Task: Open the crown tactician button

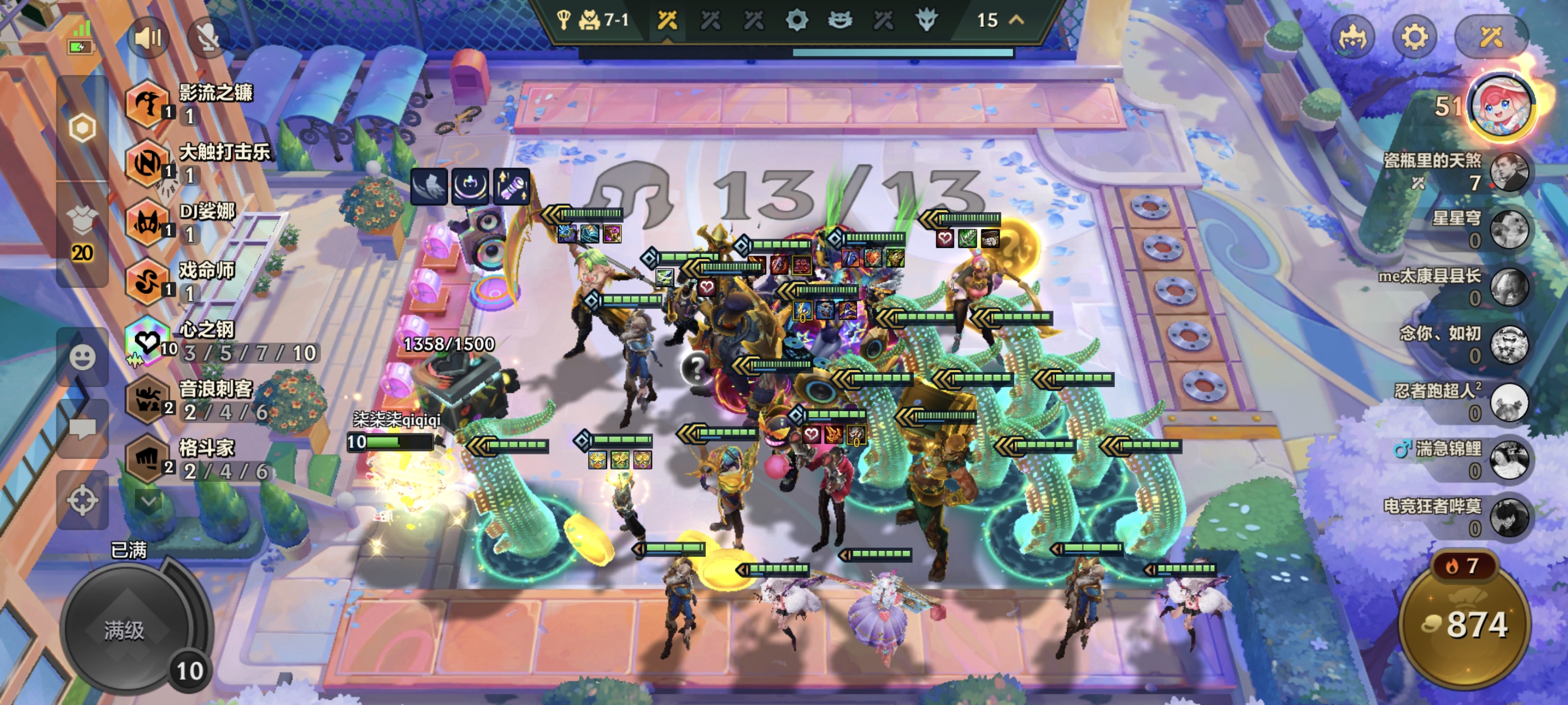Action: 1352,38
